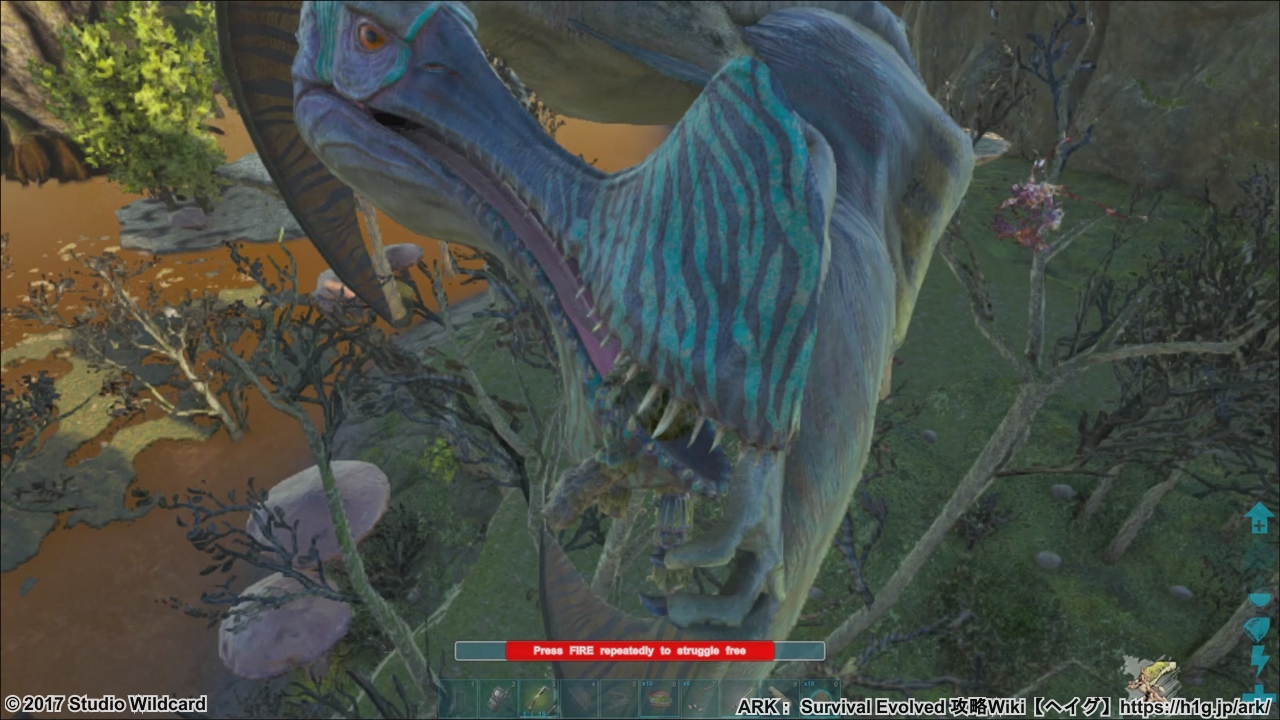Select the x6 ammo stack in slot 7
The width and height of the screenshot is (1280, 720).
[x=699, y=698]
